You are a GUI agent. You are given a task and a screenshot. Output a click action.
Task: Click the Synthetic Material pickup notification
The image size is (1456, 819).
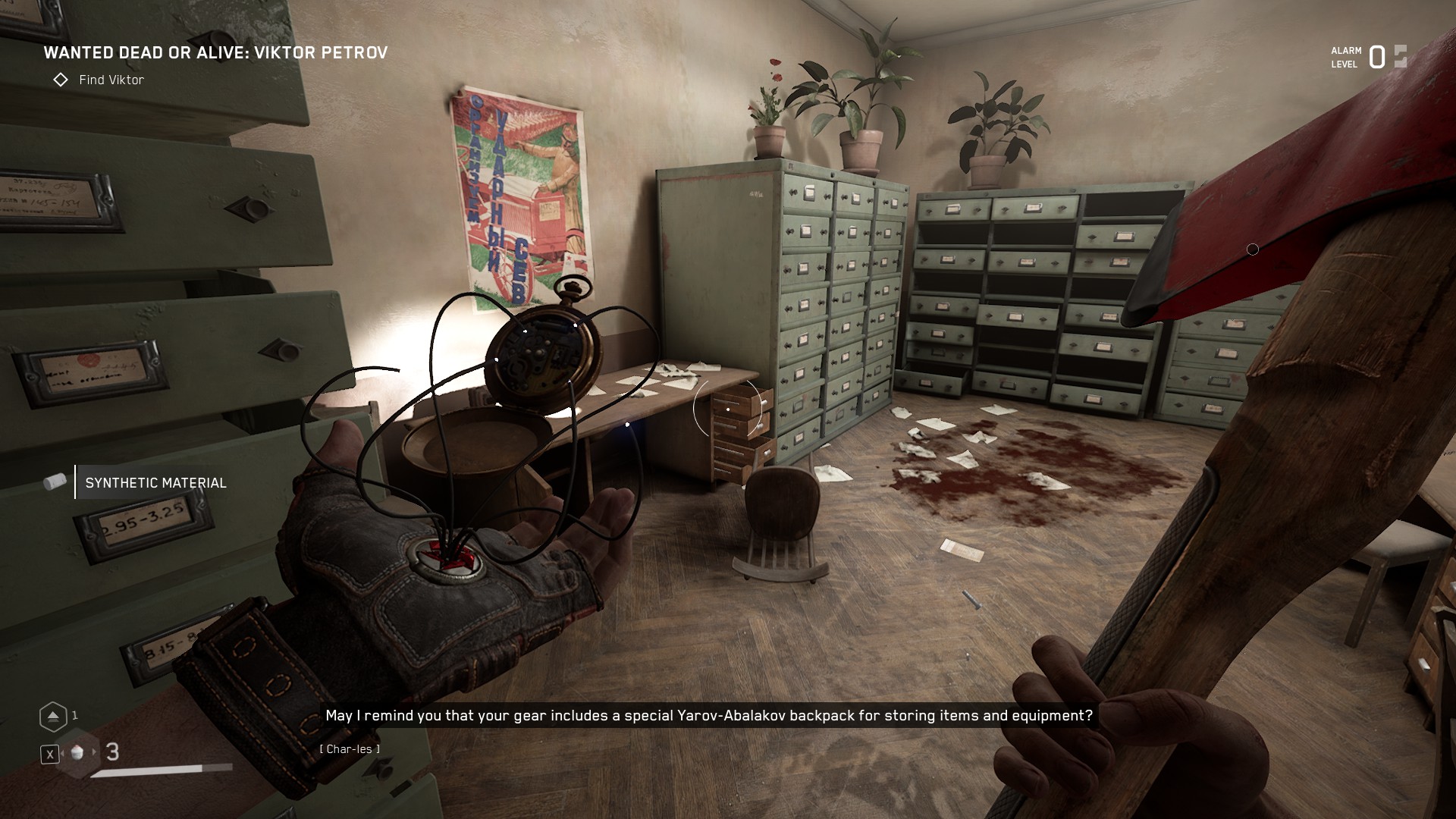155,483
